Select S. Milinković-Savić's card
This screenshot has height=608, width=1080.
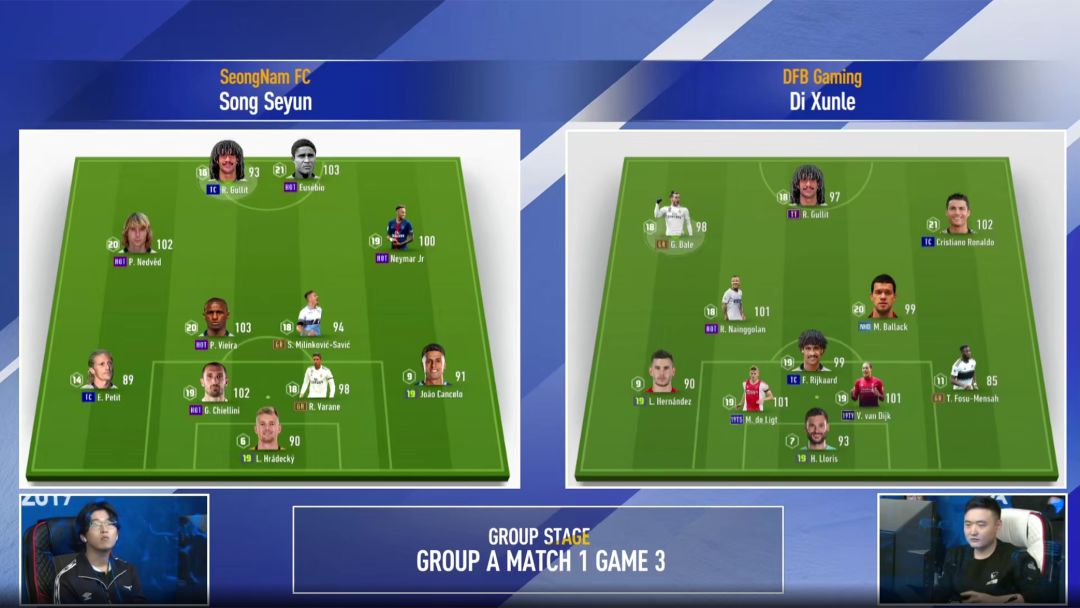coord(311,314)
